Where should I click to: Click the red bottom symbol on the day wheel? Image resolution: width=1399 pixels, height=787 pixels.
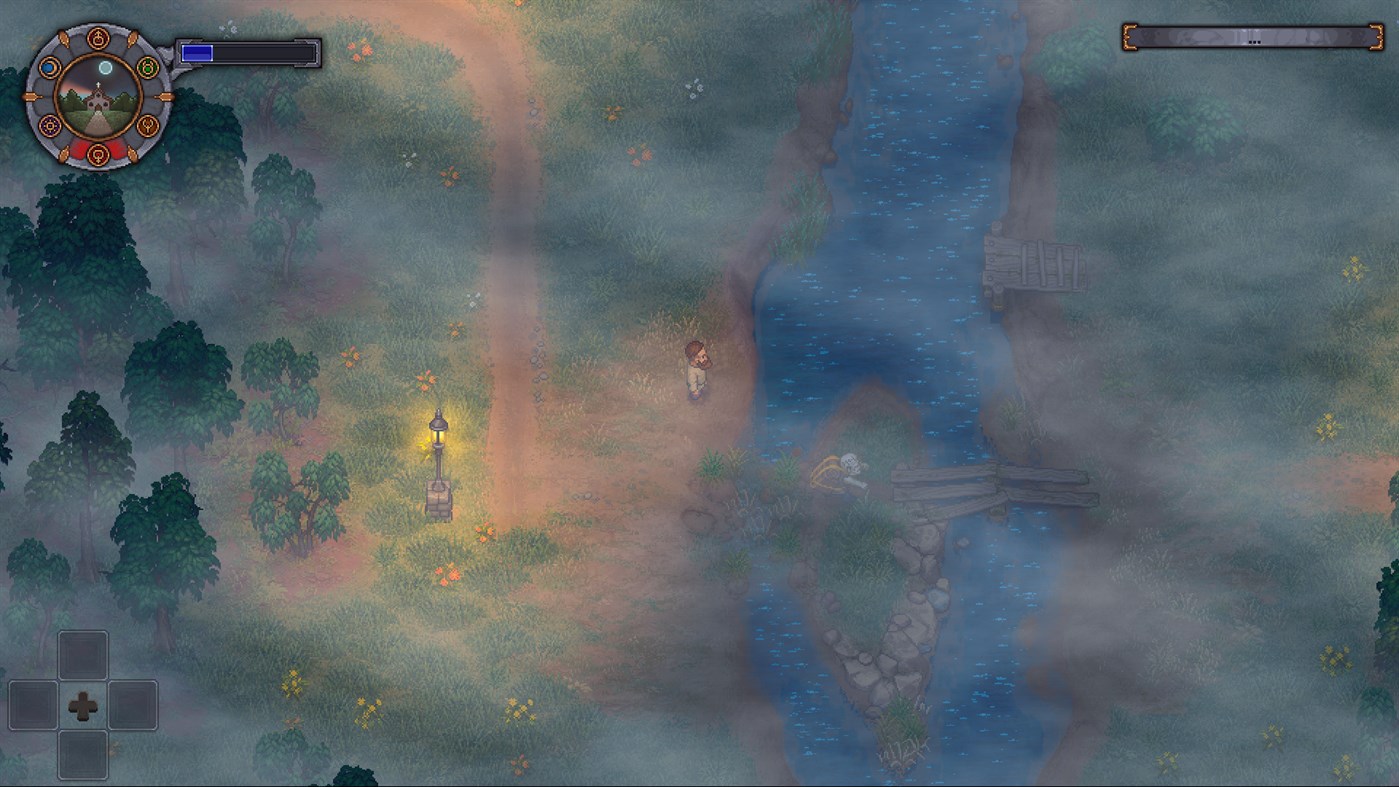tap(99, 154)
